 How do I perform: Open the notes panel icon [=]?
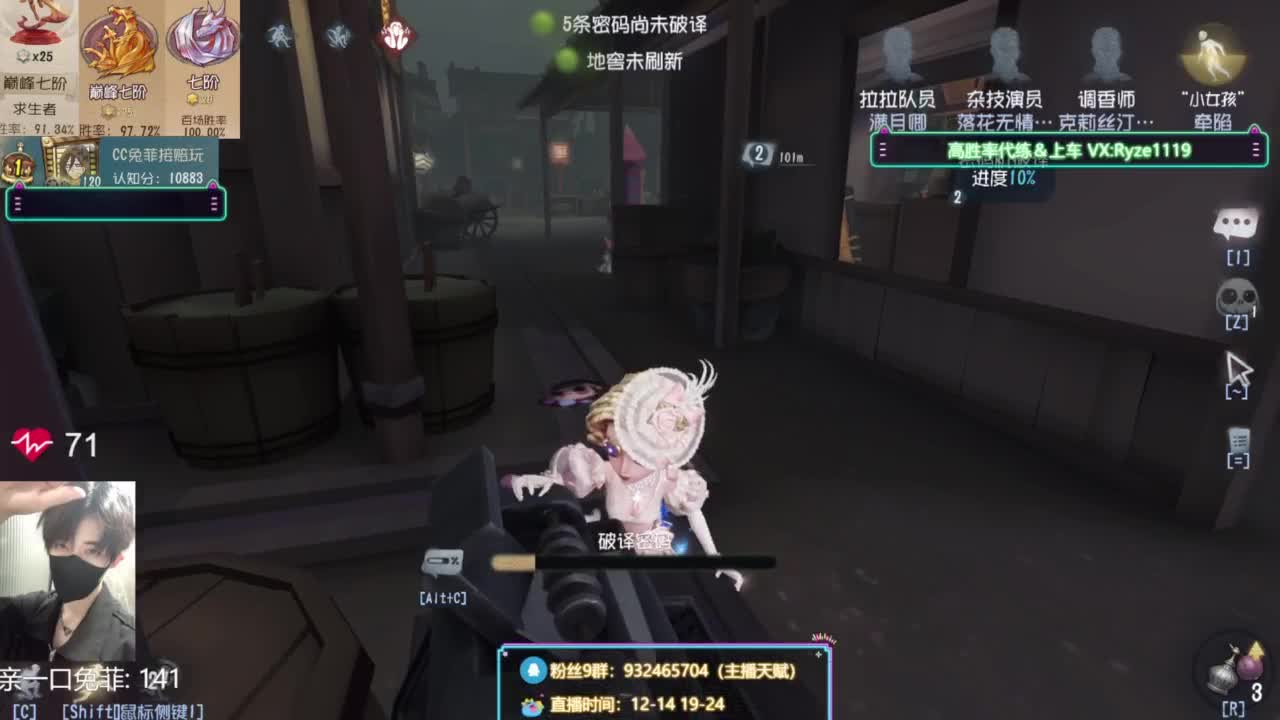tap(1240, 440)
